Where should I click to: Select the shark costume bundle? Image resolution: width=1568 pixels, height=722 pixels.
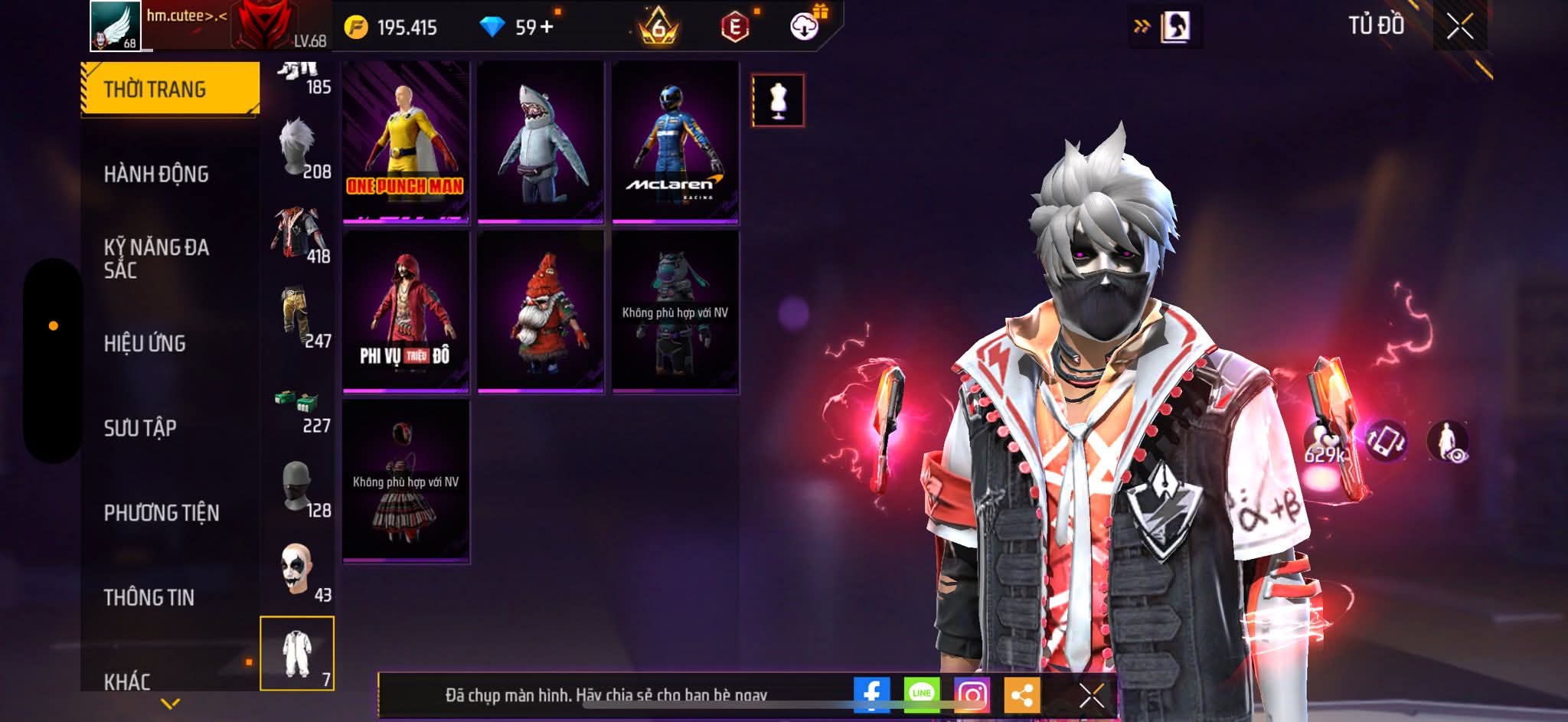tap(541, 142)
